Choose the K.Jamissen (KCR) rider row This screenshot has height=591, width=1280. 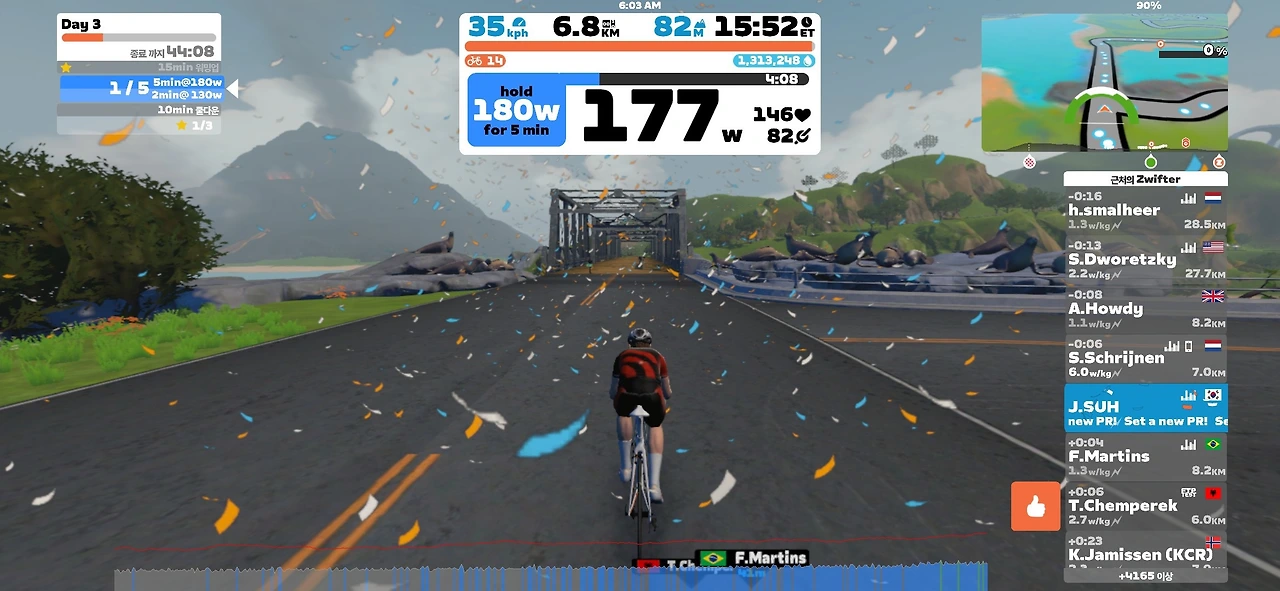coord(1145,554)
